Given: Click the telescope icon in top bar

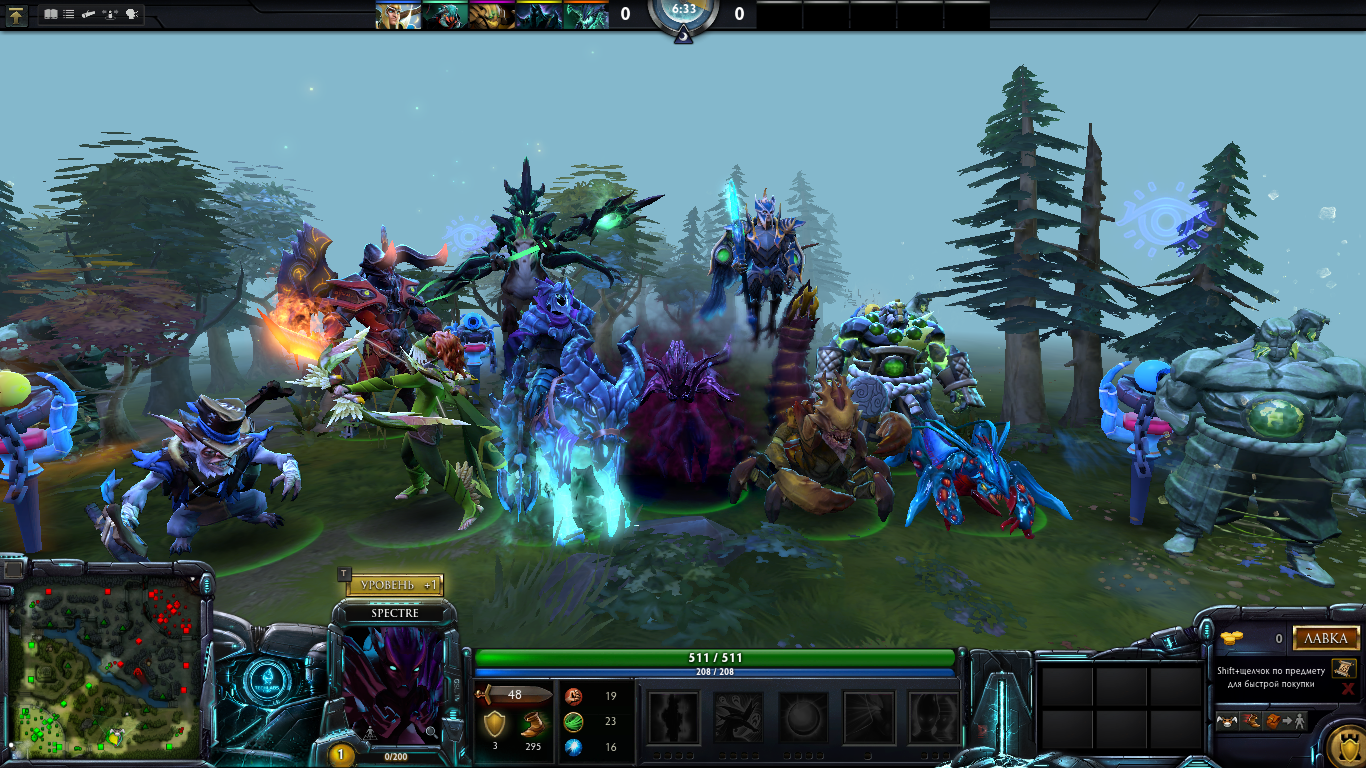Looking at the screenshot, I should pyautogui.click(x=89, y=15).
